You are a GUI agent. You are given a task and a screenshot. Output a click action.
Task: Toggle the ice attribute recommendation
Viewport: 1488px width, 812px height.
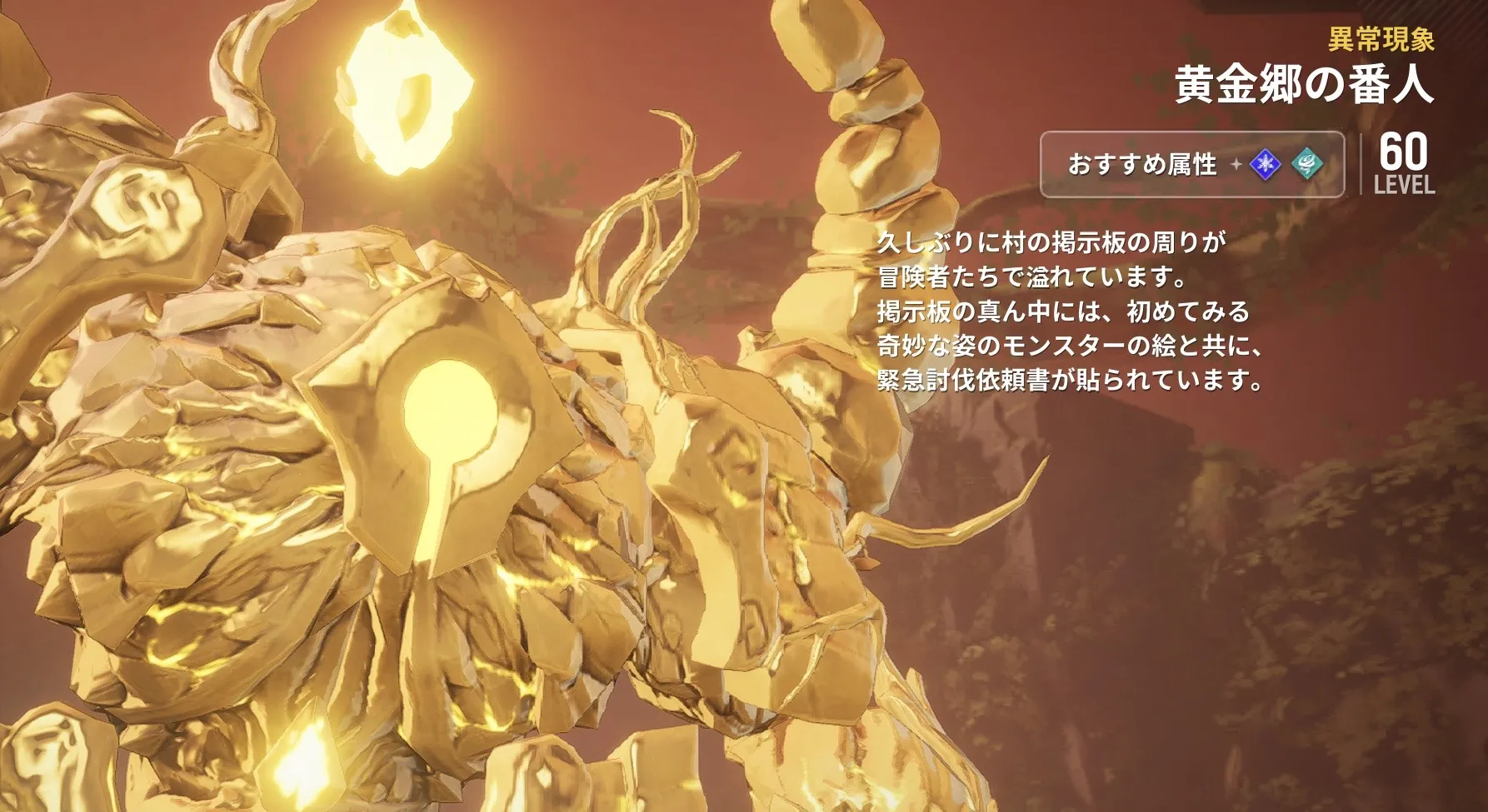click(1264, 165)
